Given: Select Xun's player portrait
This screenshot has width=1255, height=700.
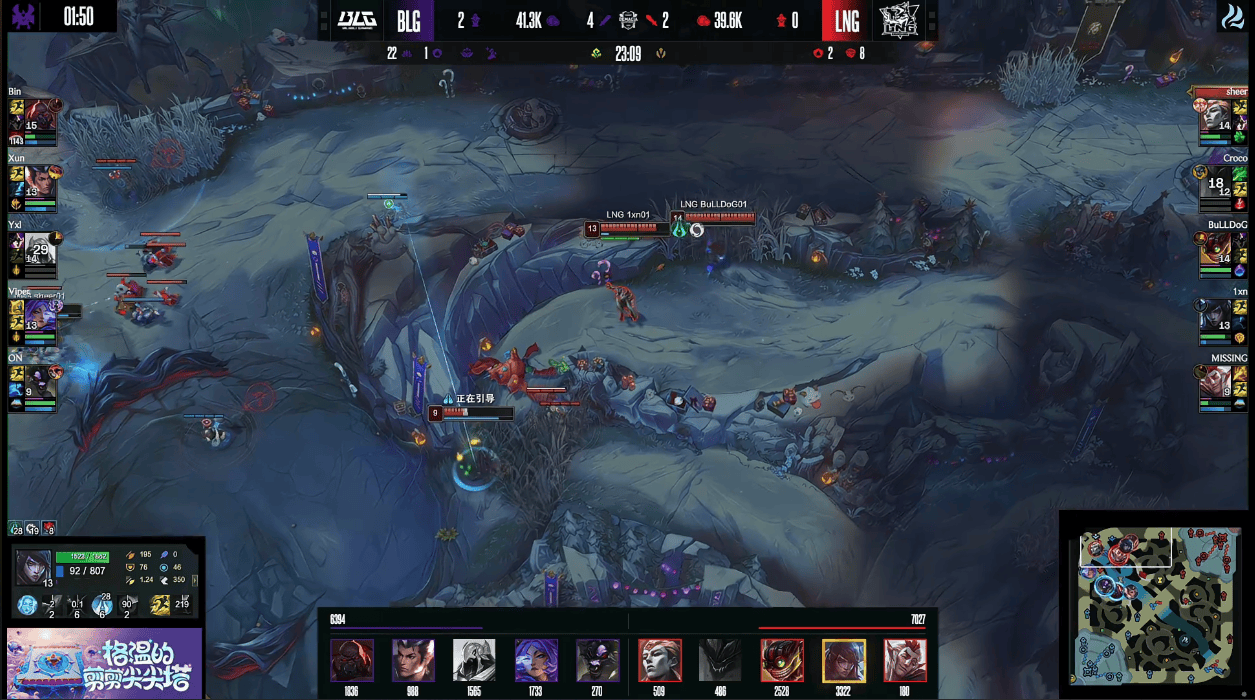Looking at the screenshot, I should tap(40, 183).
